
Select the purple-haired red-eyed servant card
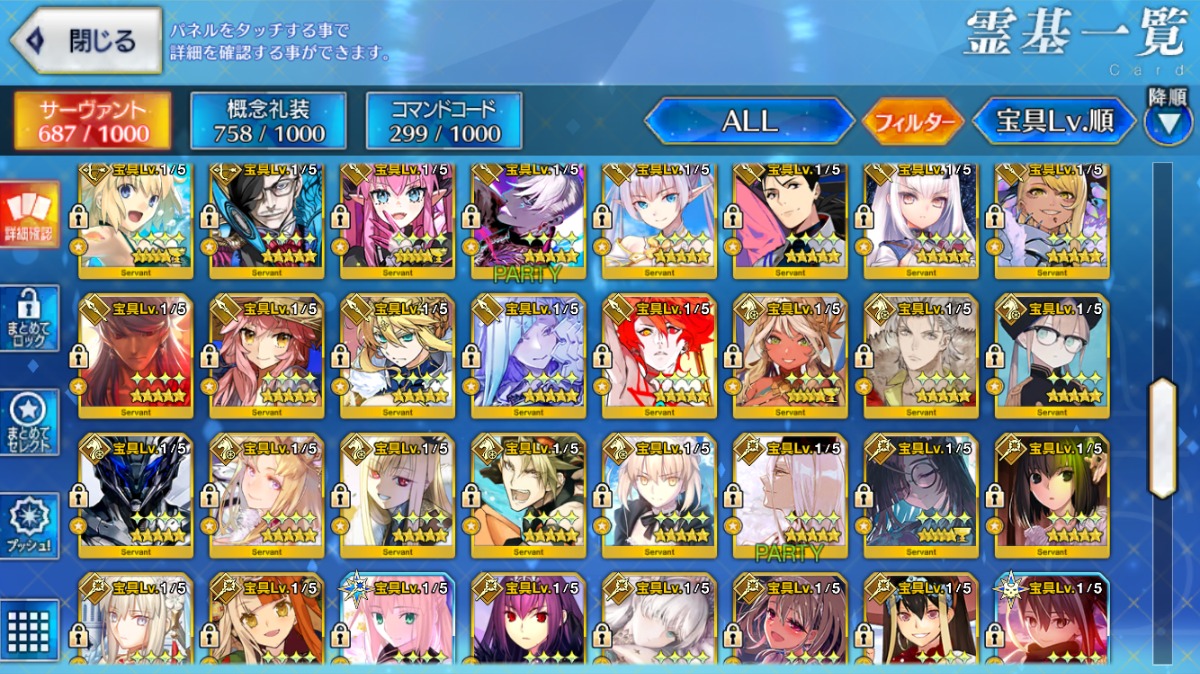point(528,620)
